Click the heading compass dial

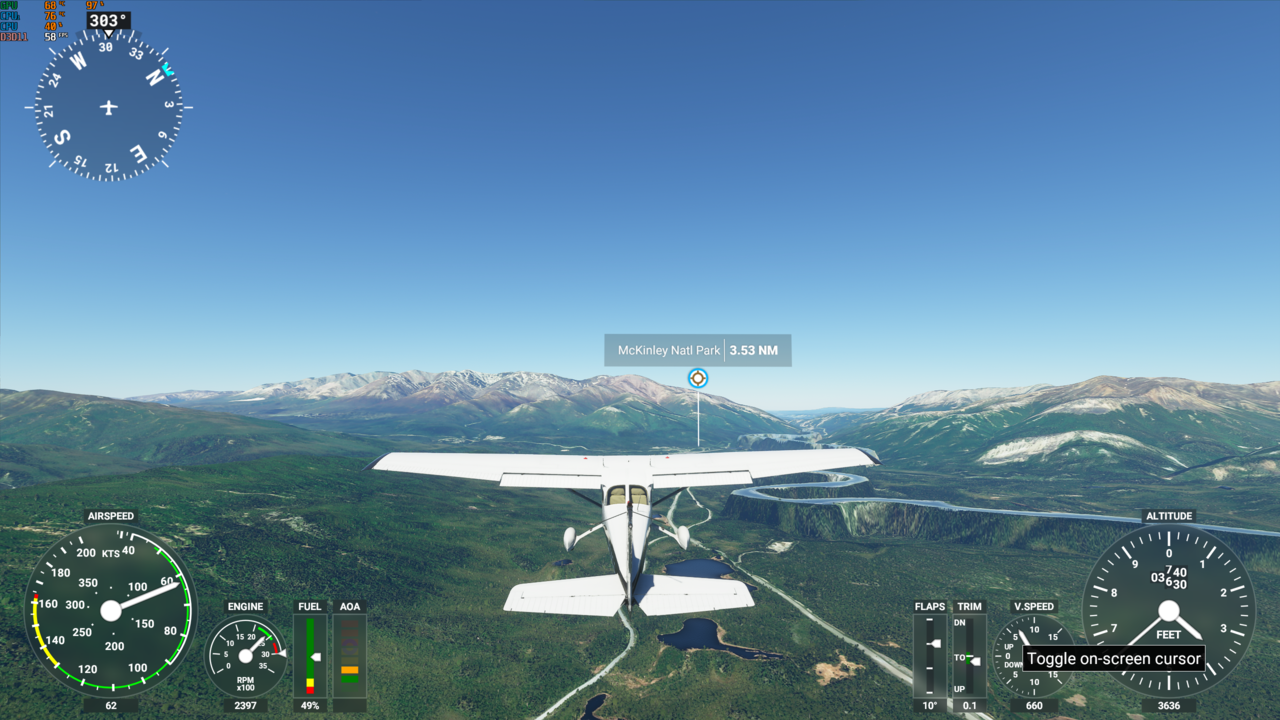109,107
